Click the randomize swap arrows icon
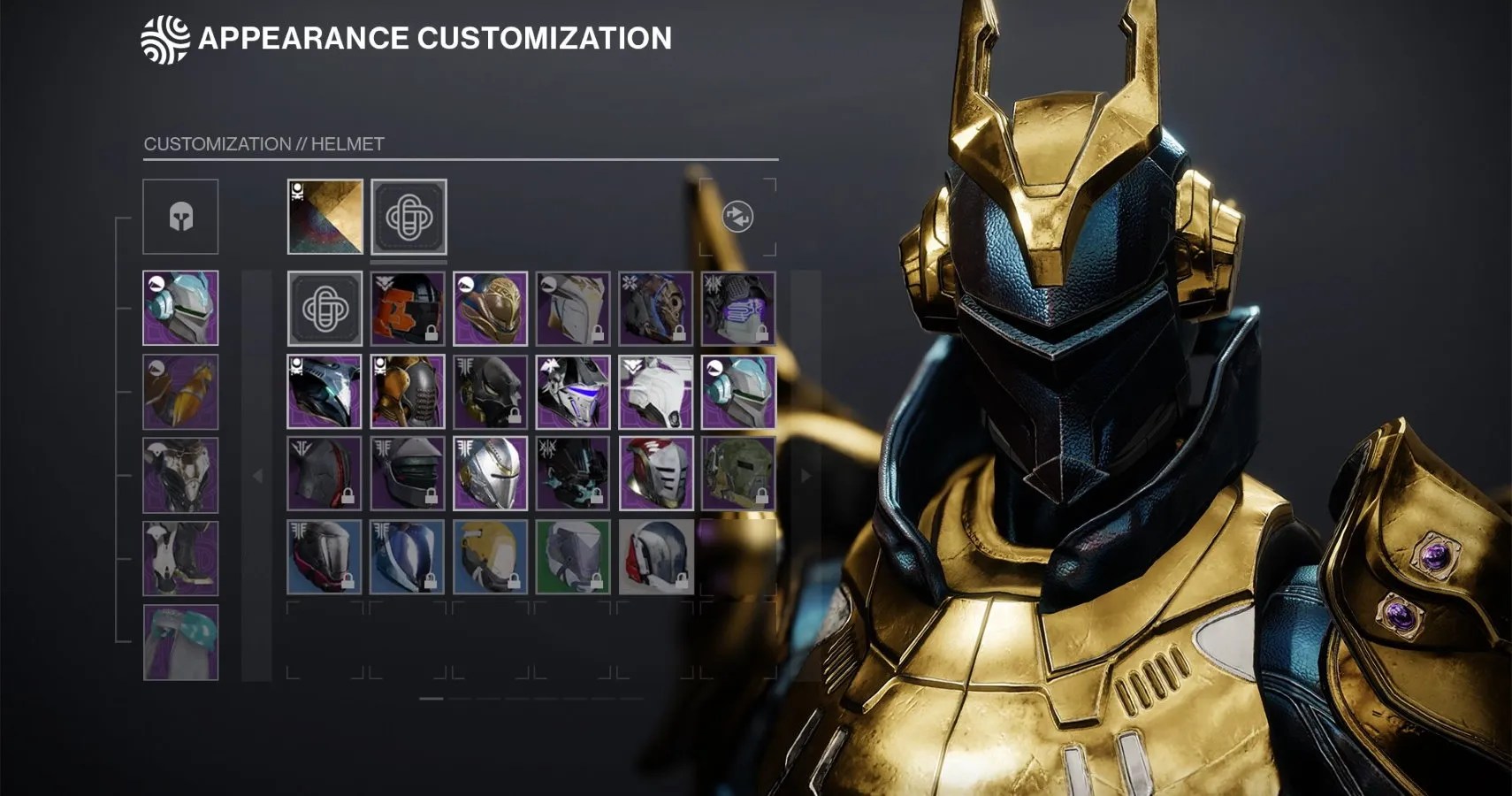 (x=737, y=217)
